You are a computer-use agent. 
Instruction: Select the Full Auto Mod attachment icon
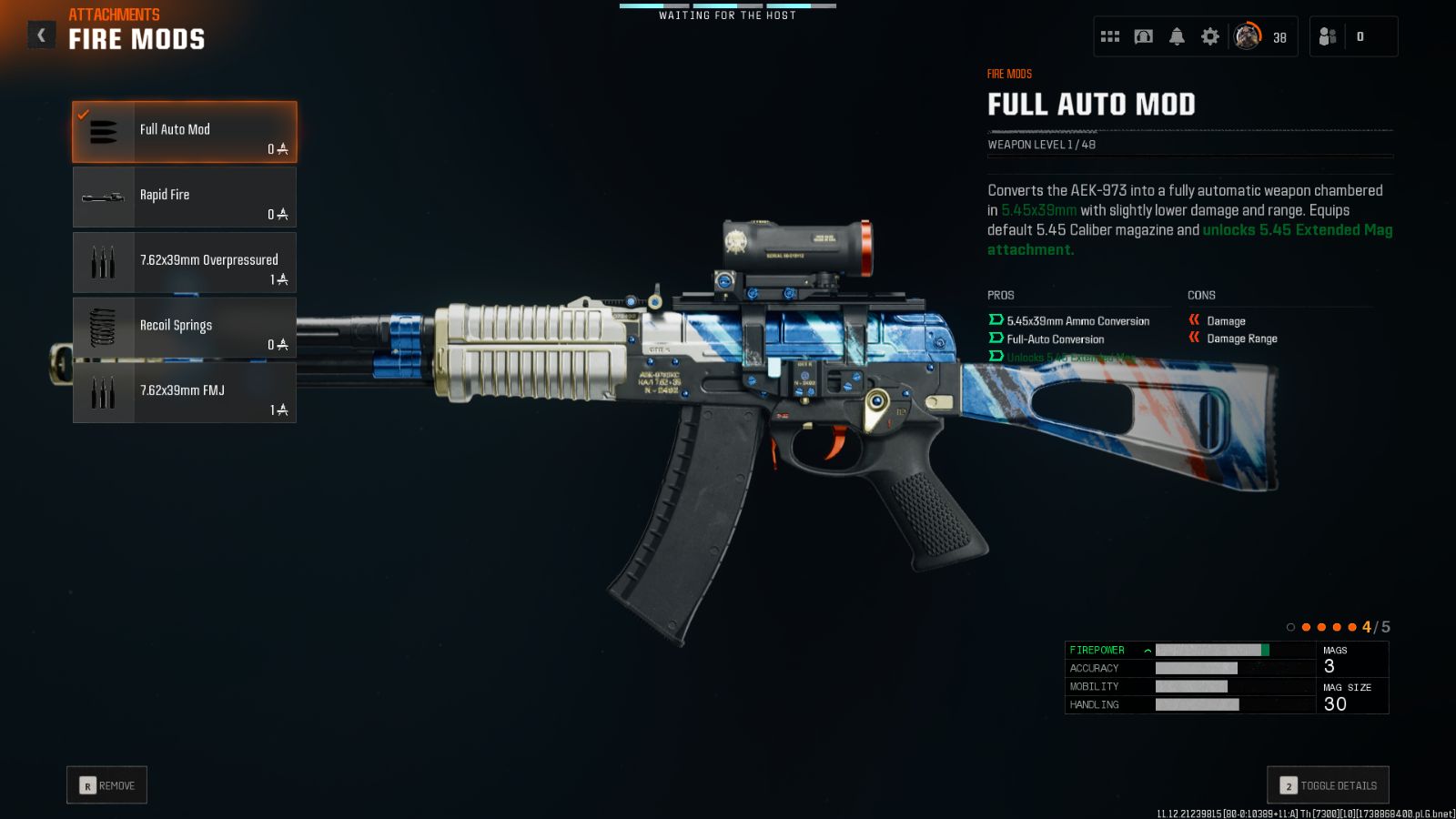(103, 130)
